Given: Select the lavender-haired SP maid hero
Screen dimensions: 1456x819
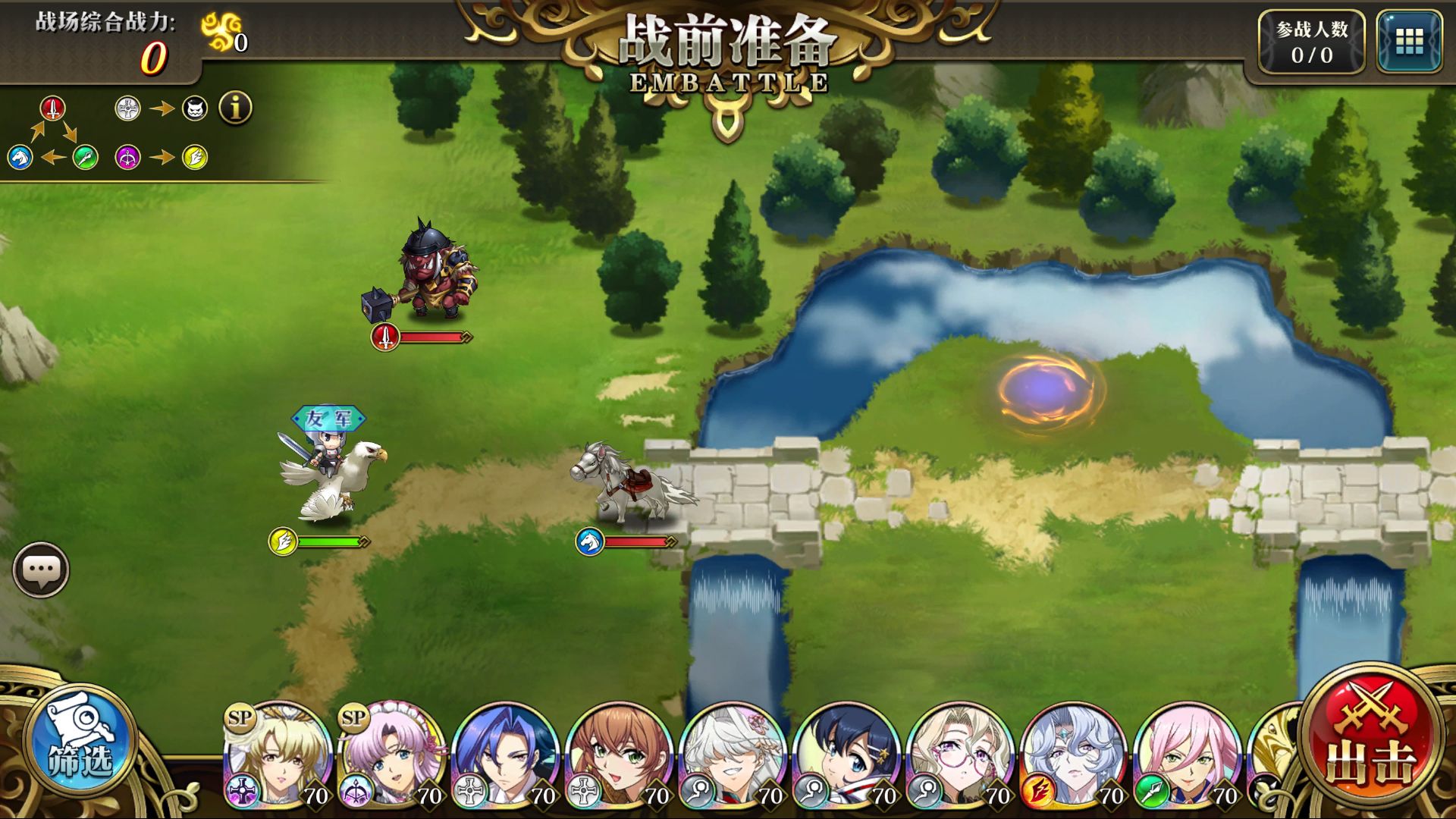Looking at the screenshot, I should 393,754.
